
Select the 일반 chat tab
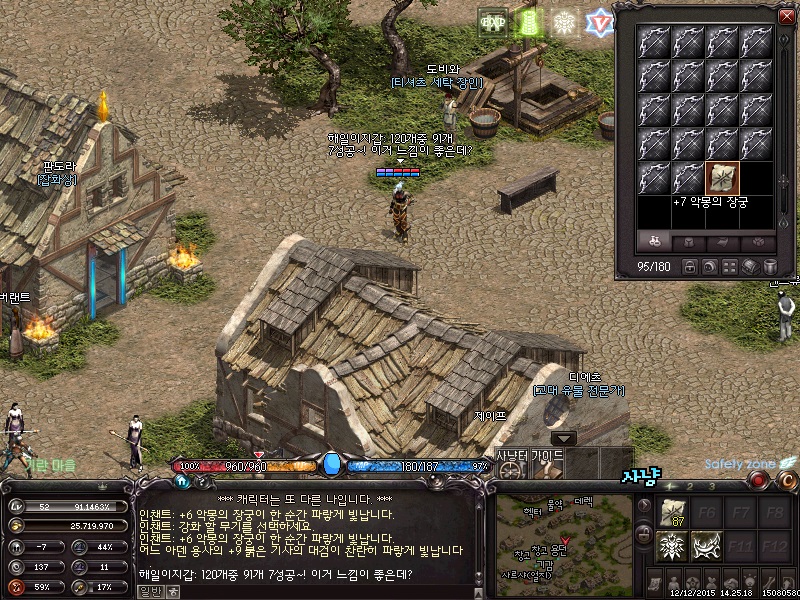149,590
